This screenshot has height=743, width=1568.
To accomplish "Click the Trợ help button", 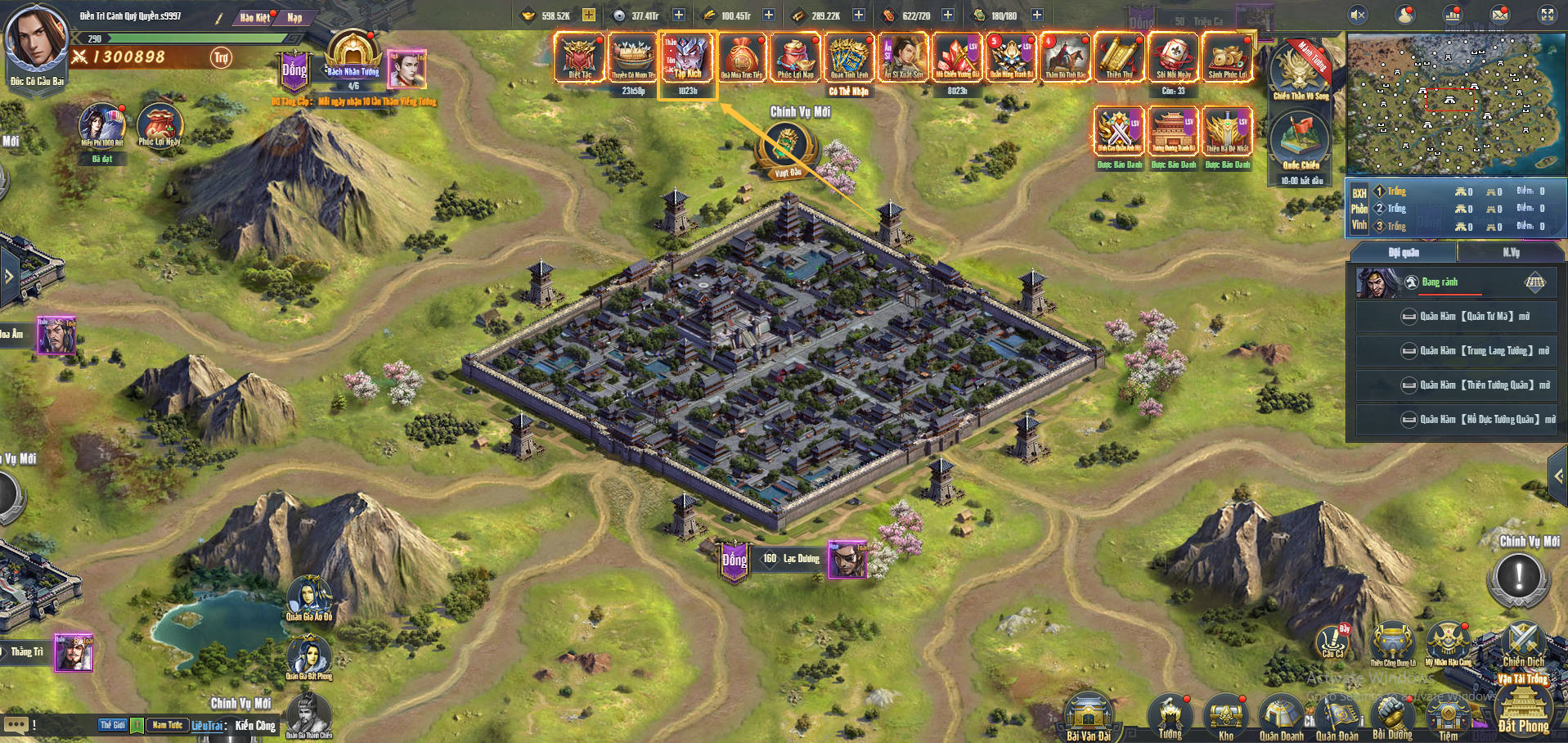I will [221, 57].
